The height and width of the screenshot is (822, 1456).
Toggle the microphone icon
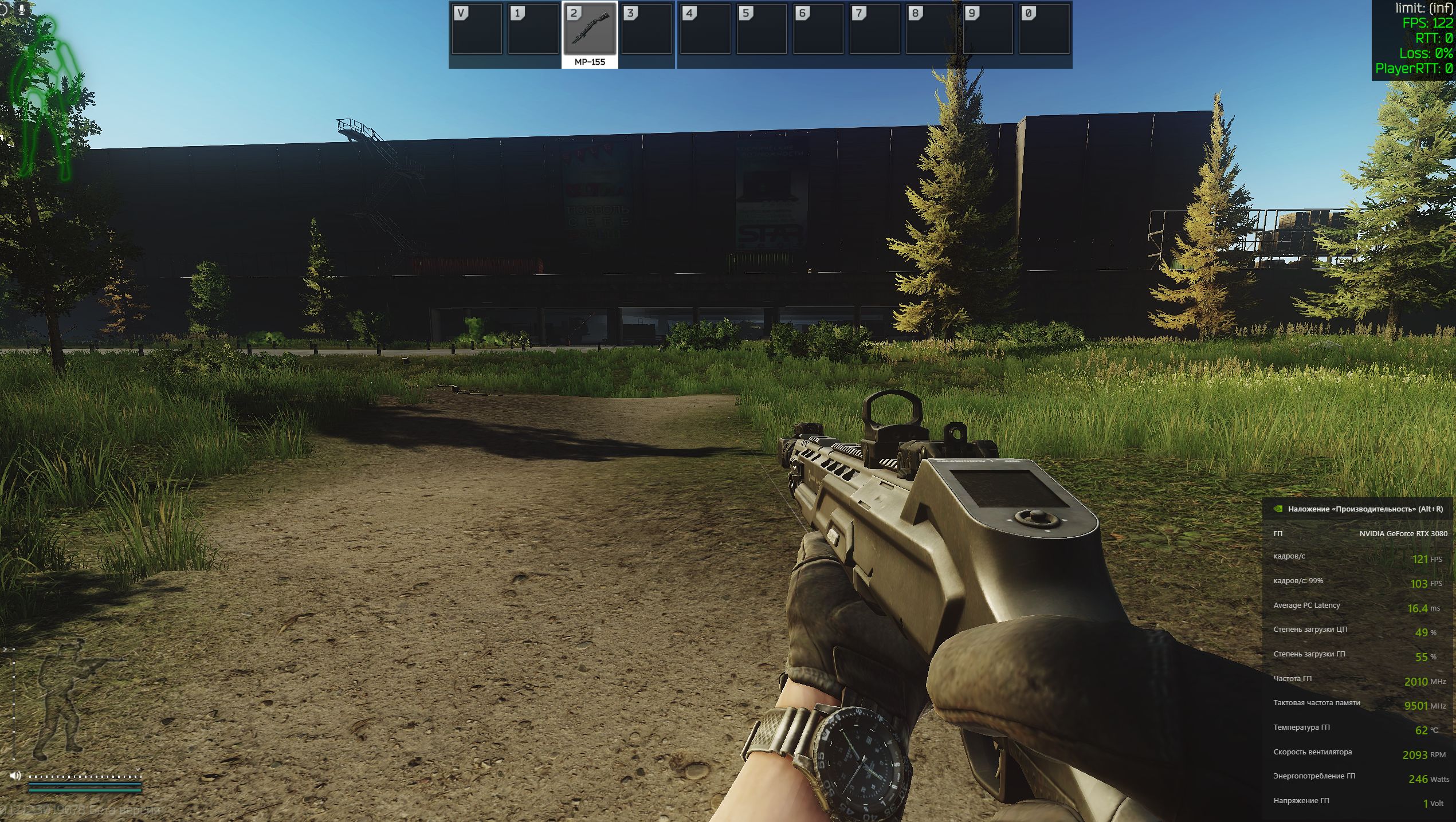[22, 9]
